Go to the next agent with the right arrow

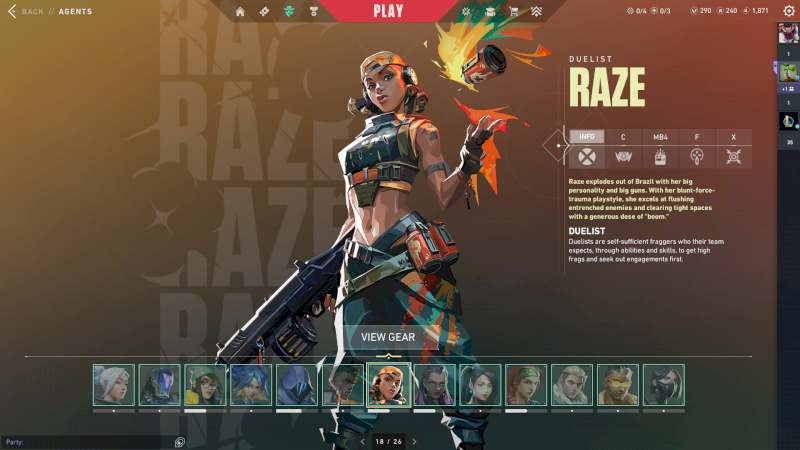(414, 441)
